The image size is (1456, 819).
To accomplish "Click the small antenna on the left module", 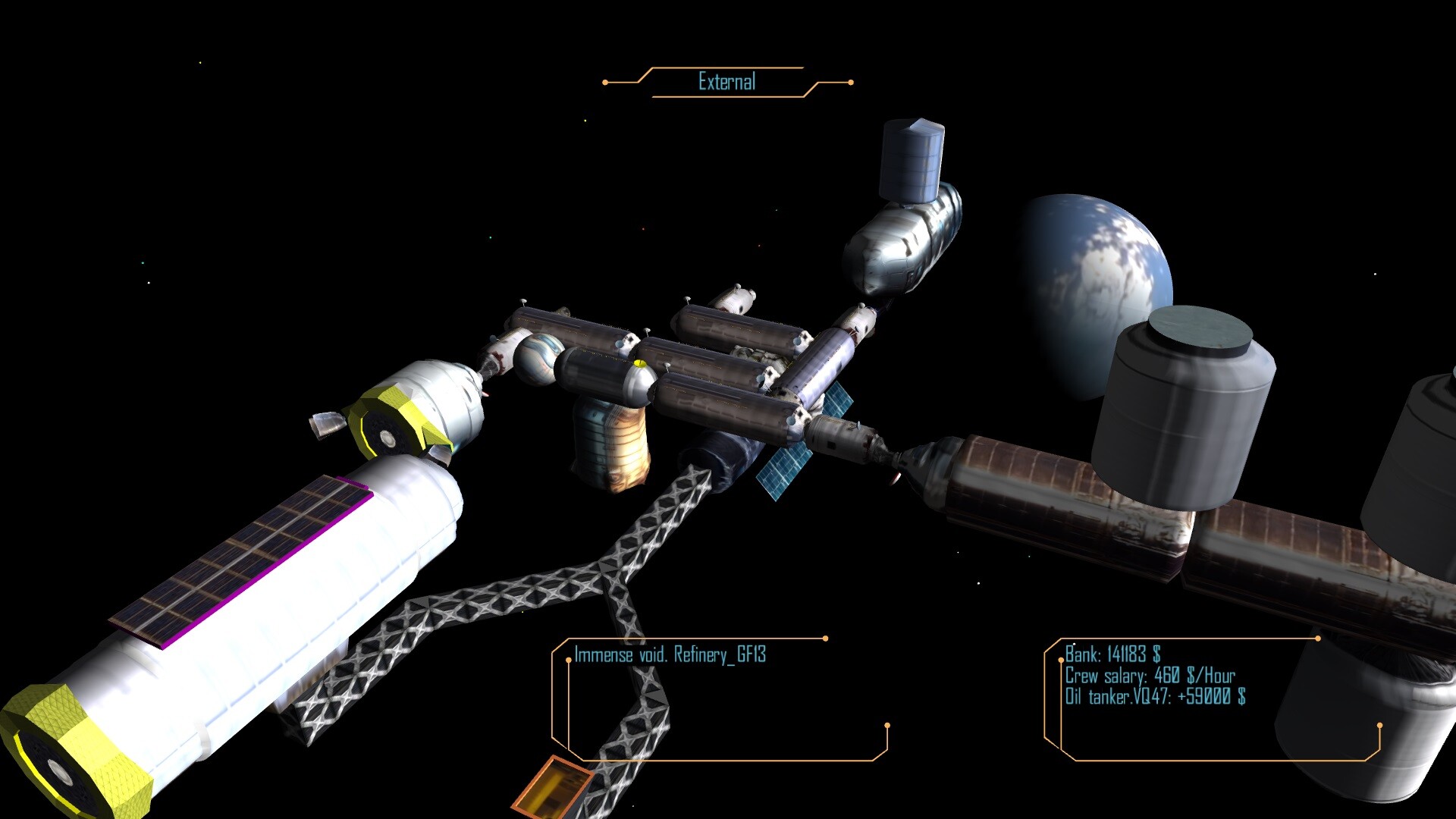I will (328, 425).
